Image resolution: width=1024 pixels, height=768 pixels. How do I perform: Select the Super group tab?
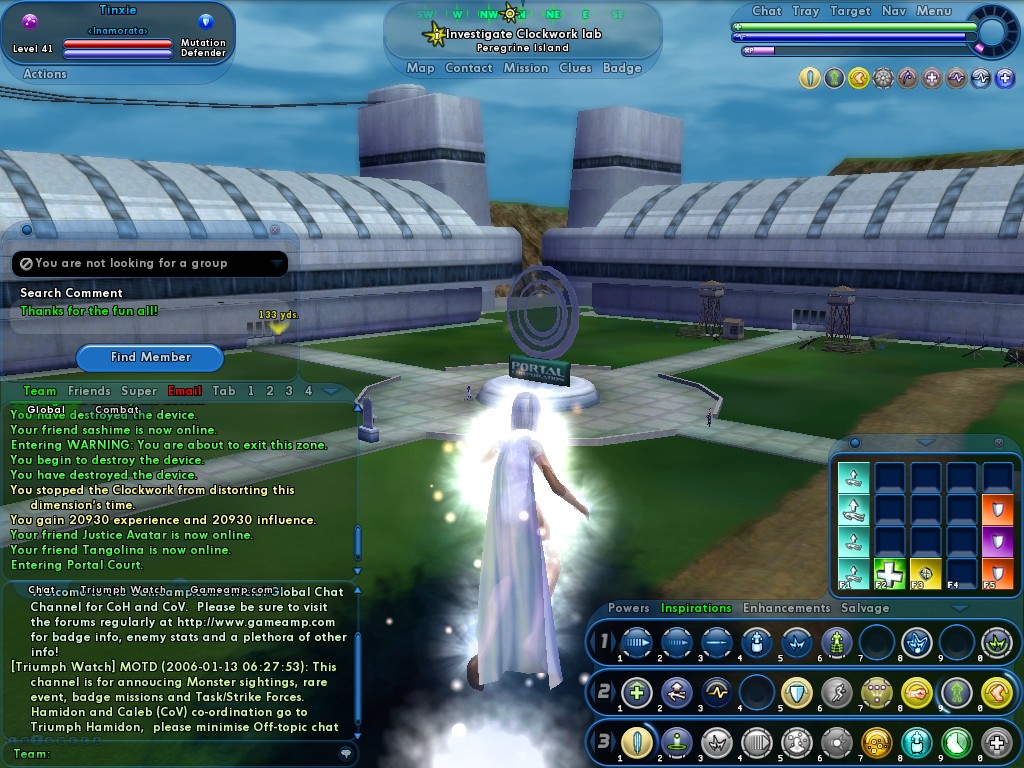pyautogui.click(x=139, y=391)
